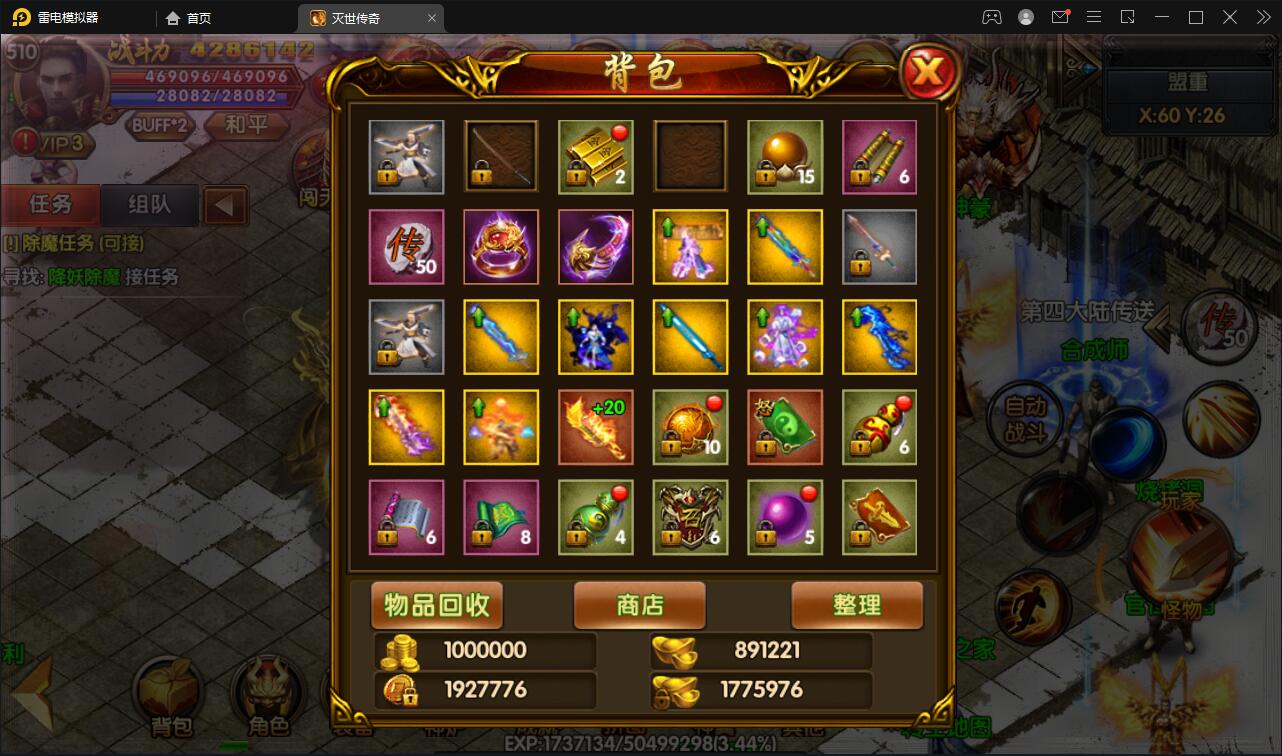Click the 商店 shop button
1282x756 pixels.
pos(639,605)
